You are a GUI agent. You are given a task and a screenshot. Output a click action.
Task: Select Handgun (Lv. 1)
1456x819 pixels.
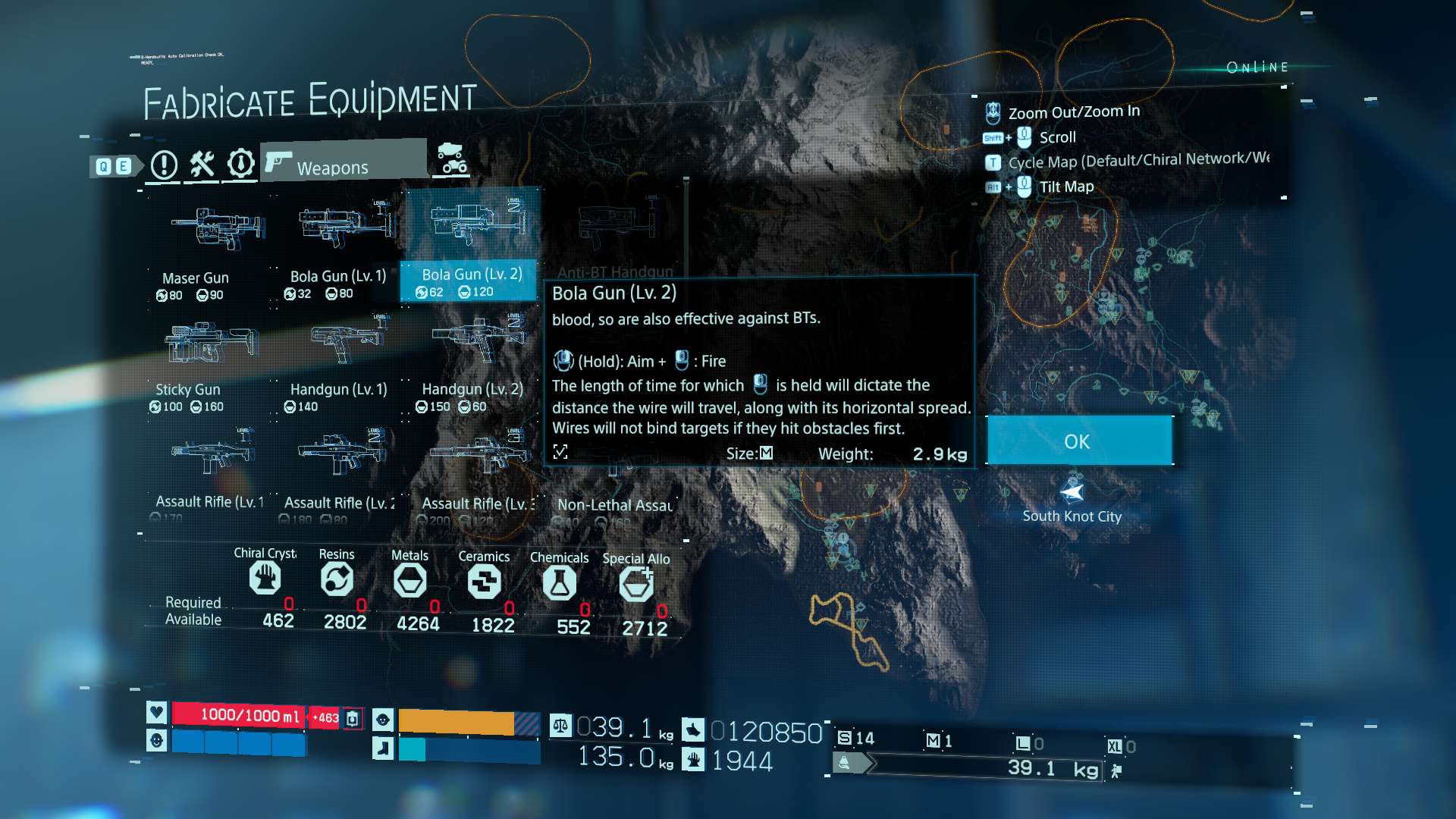click(338, 358)
